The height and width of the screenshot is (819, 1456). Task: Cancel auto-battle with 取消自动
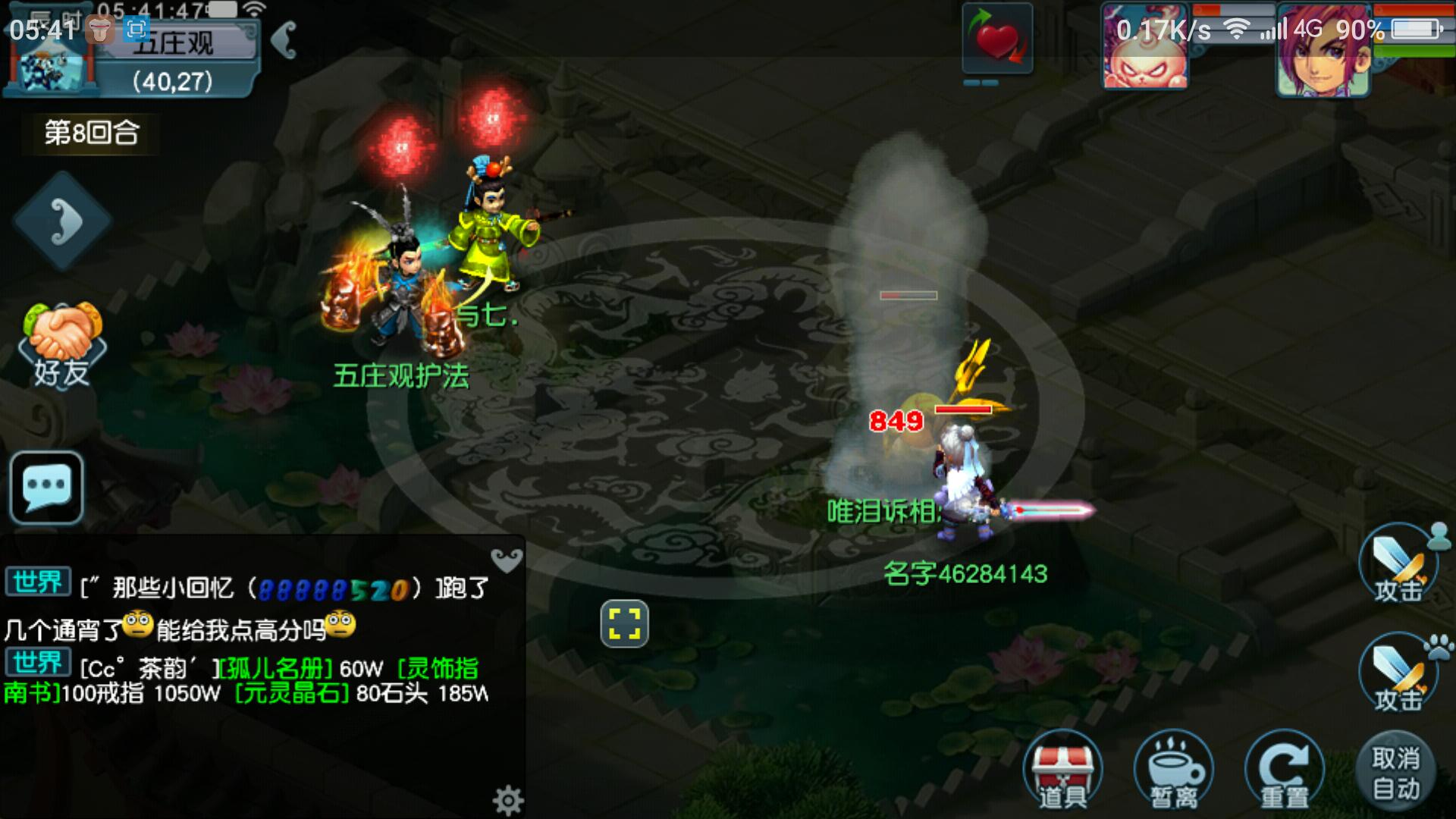1395,772
